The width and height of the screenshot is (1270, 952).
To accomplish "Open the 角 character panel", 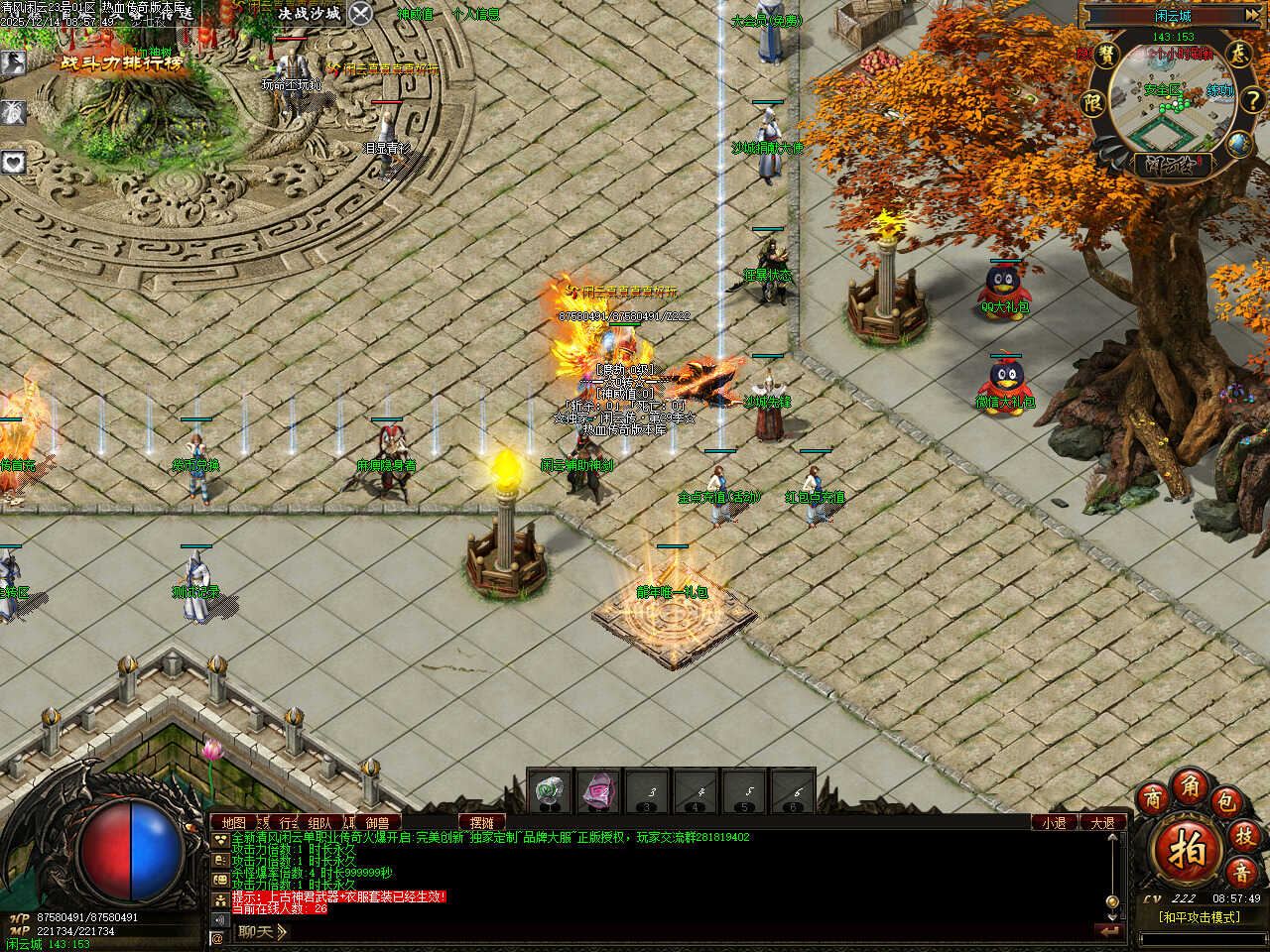I will click(1190, 785).
